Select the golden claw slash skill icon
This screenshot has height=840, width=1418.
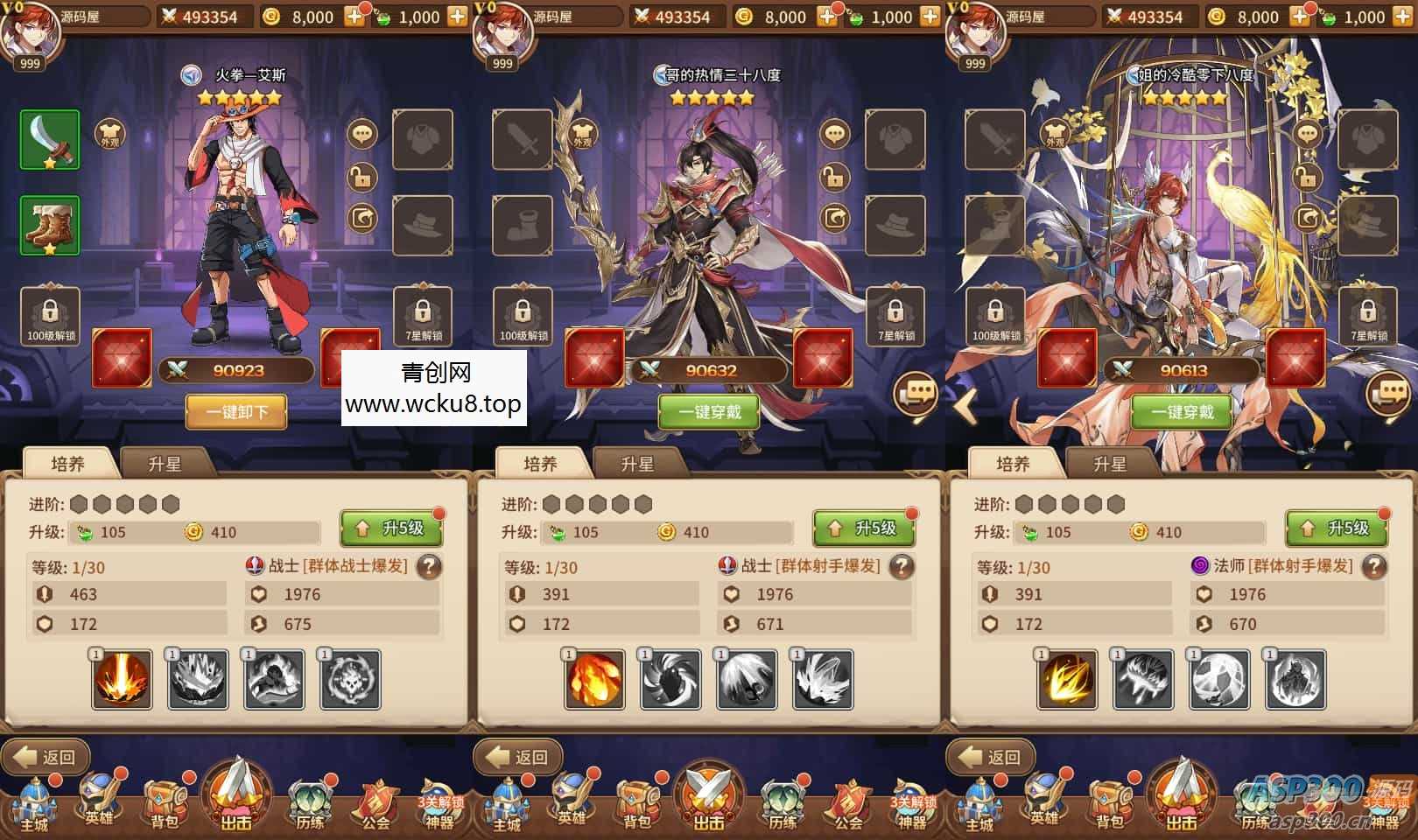pos(1067,679)
